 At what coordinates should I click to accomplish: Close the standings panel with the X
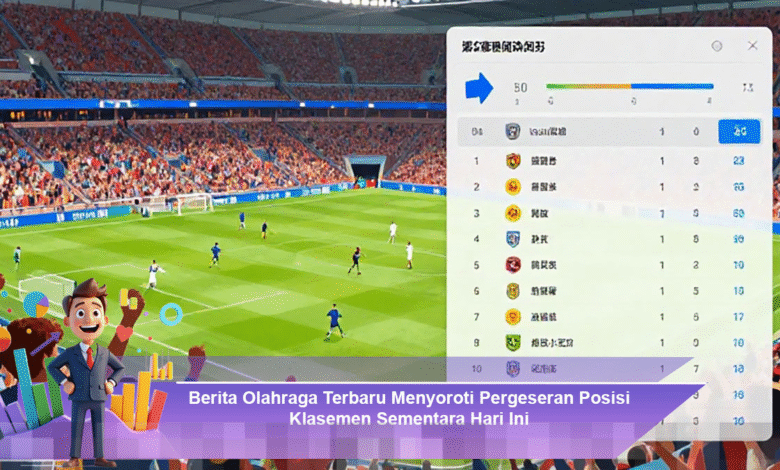coord(752,46)
